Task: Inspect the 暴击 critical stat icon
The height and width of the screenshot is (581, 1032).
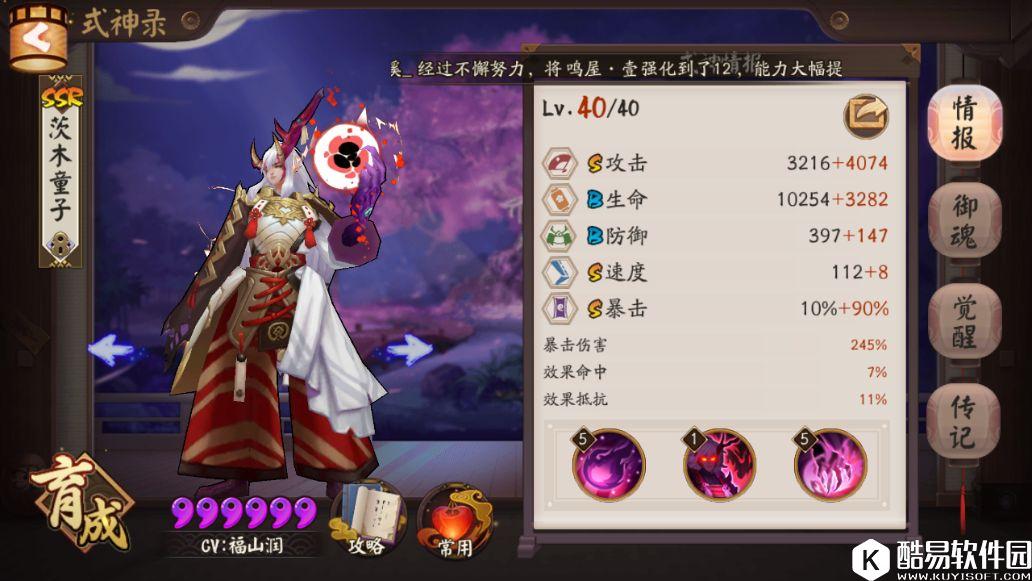Action: click(558, 308)
